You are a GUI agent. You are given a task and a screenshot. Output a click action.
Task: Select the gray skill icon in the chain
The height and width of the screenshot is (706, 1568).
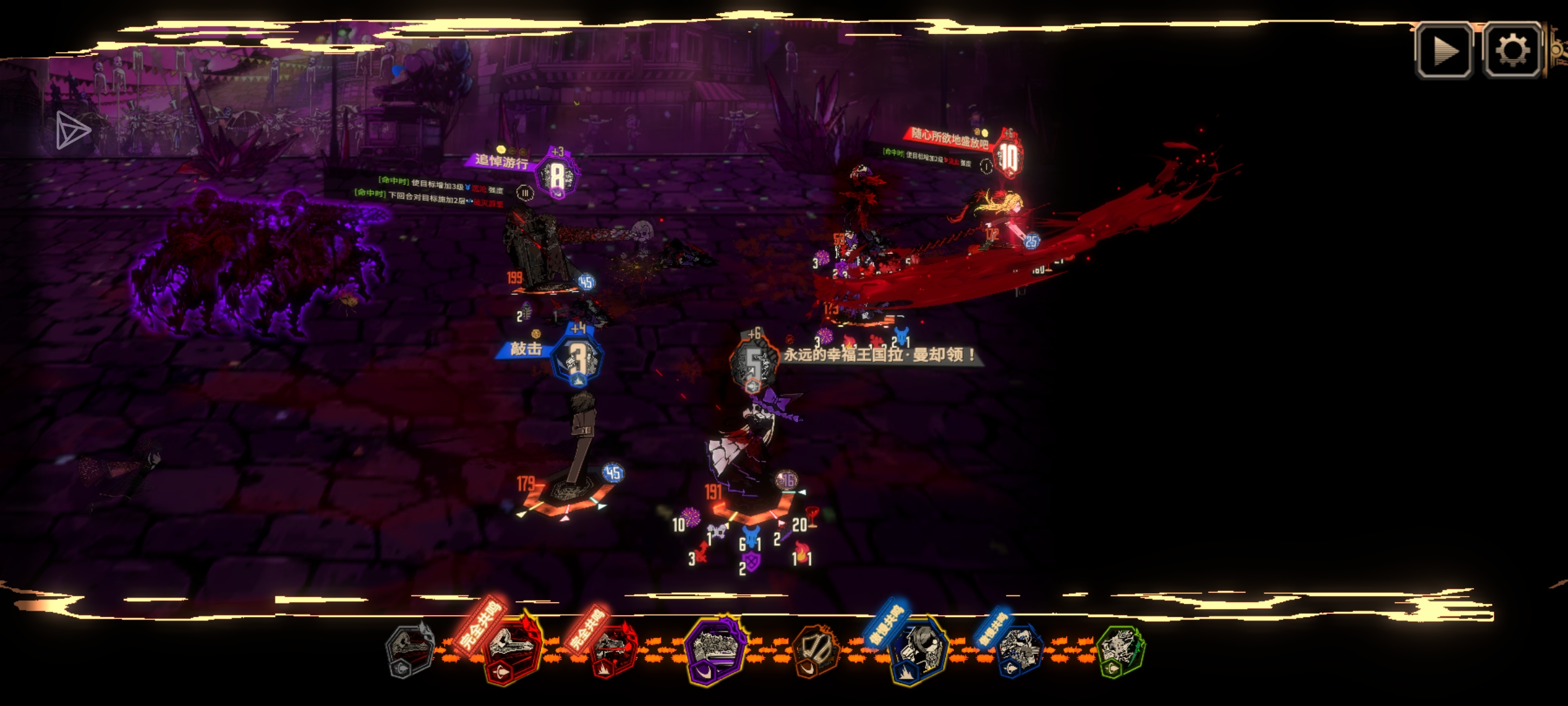410,650
